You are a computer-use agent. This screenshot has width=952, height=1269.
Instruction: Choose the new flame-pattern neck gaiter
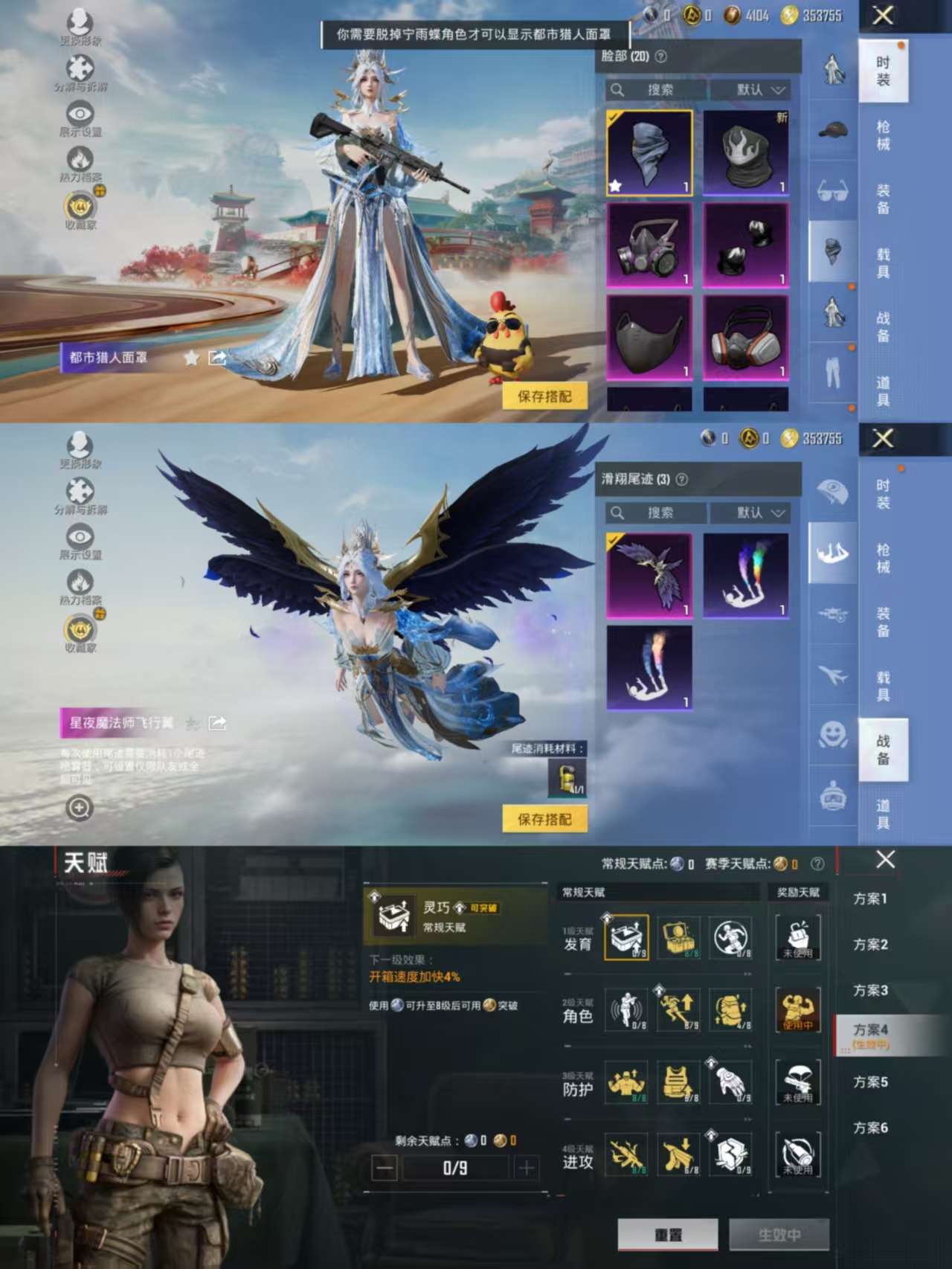tap(745, 153)
